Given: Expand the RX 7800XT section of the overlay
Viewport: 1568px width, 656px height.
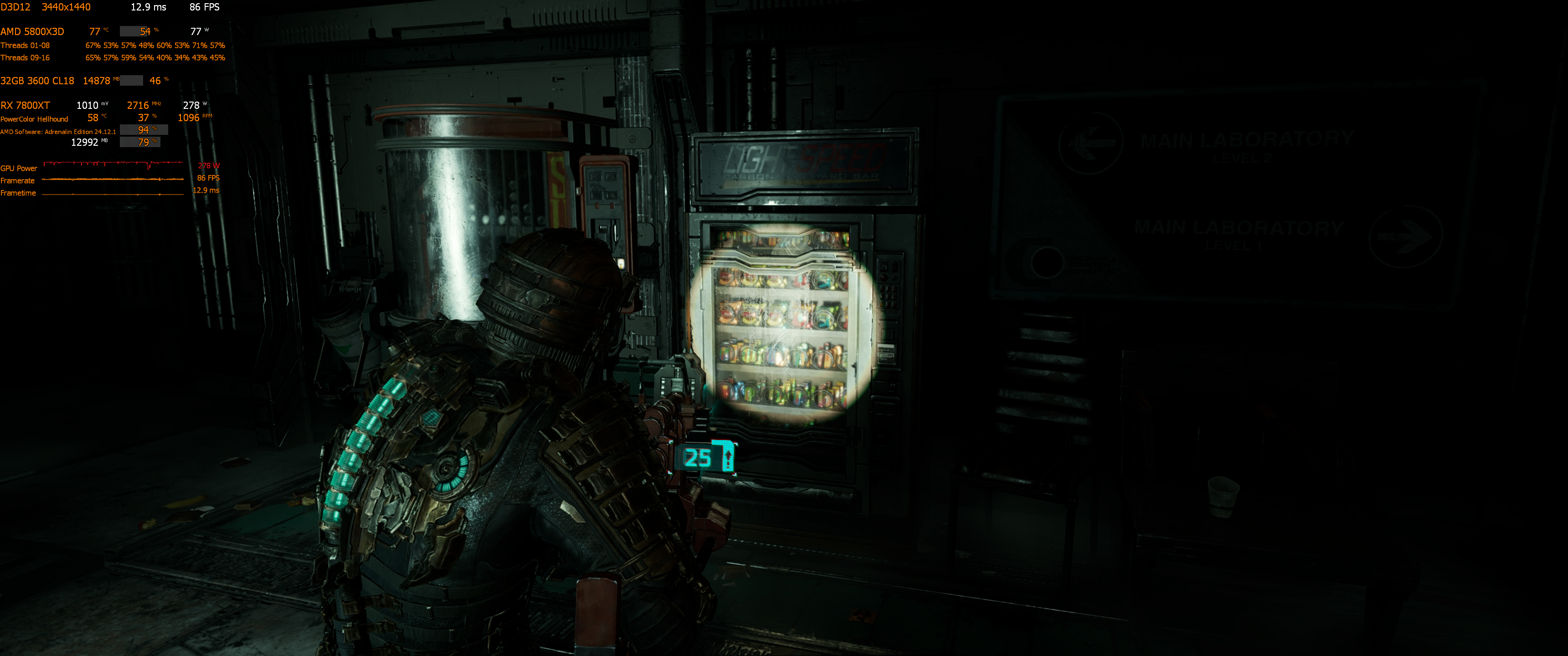Looking at the screenshot, I should click(24, 105).
